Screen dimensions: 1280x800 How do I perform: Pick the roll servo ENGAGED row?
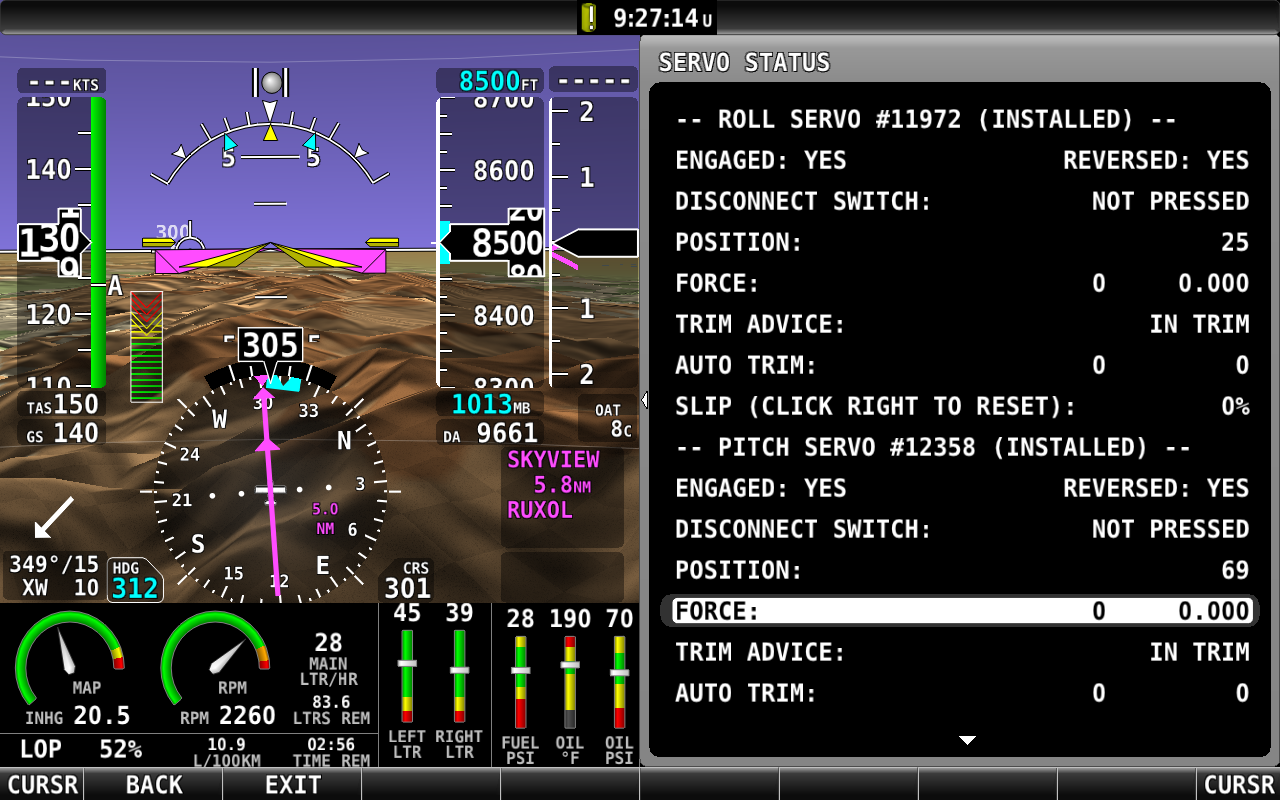point(961,161)
